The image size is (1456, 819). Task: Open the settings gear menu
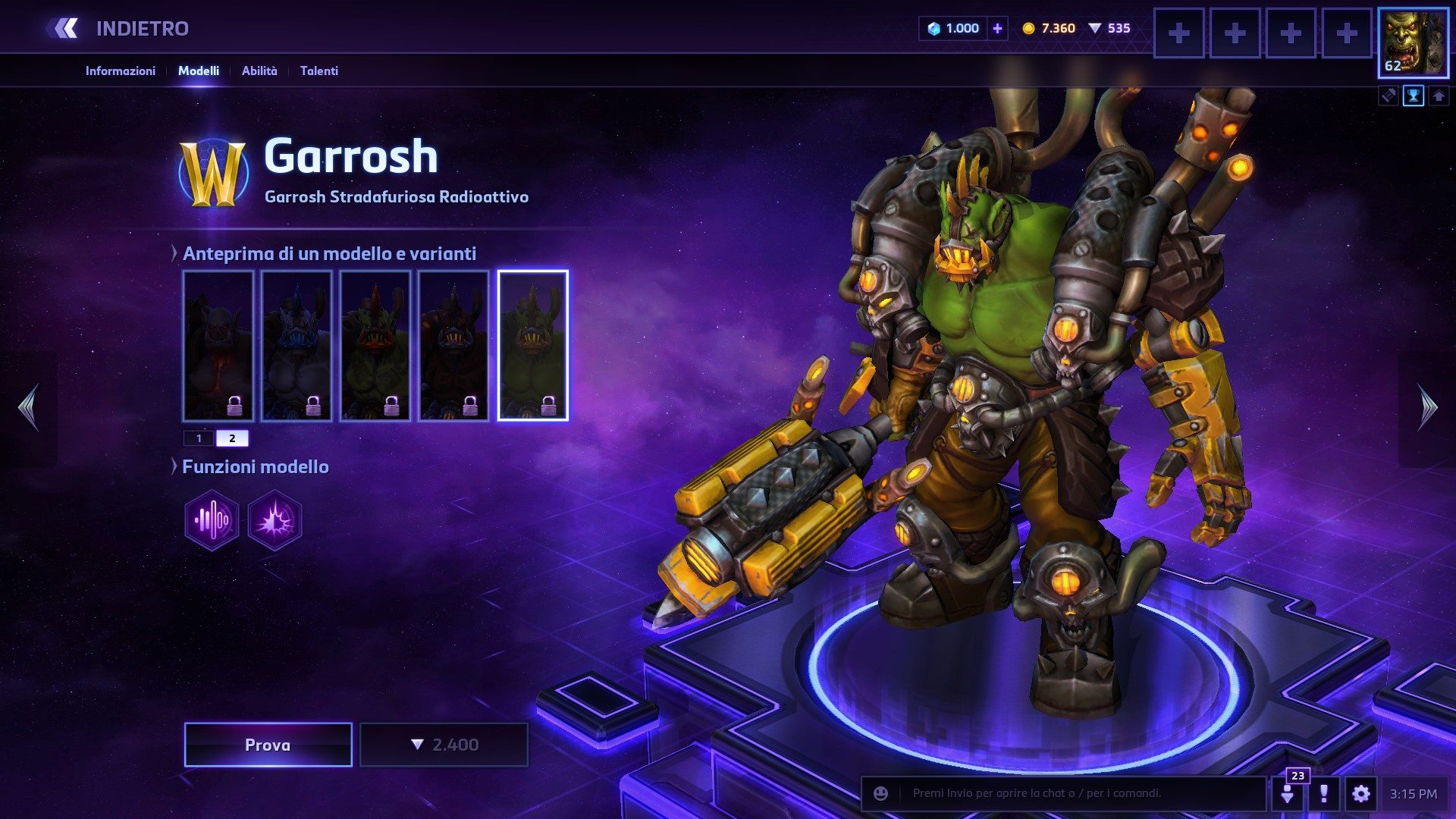[1360, 794]
